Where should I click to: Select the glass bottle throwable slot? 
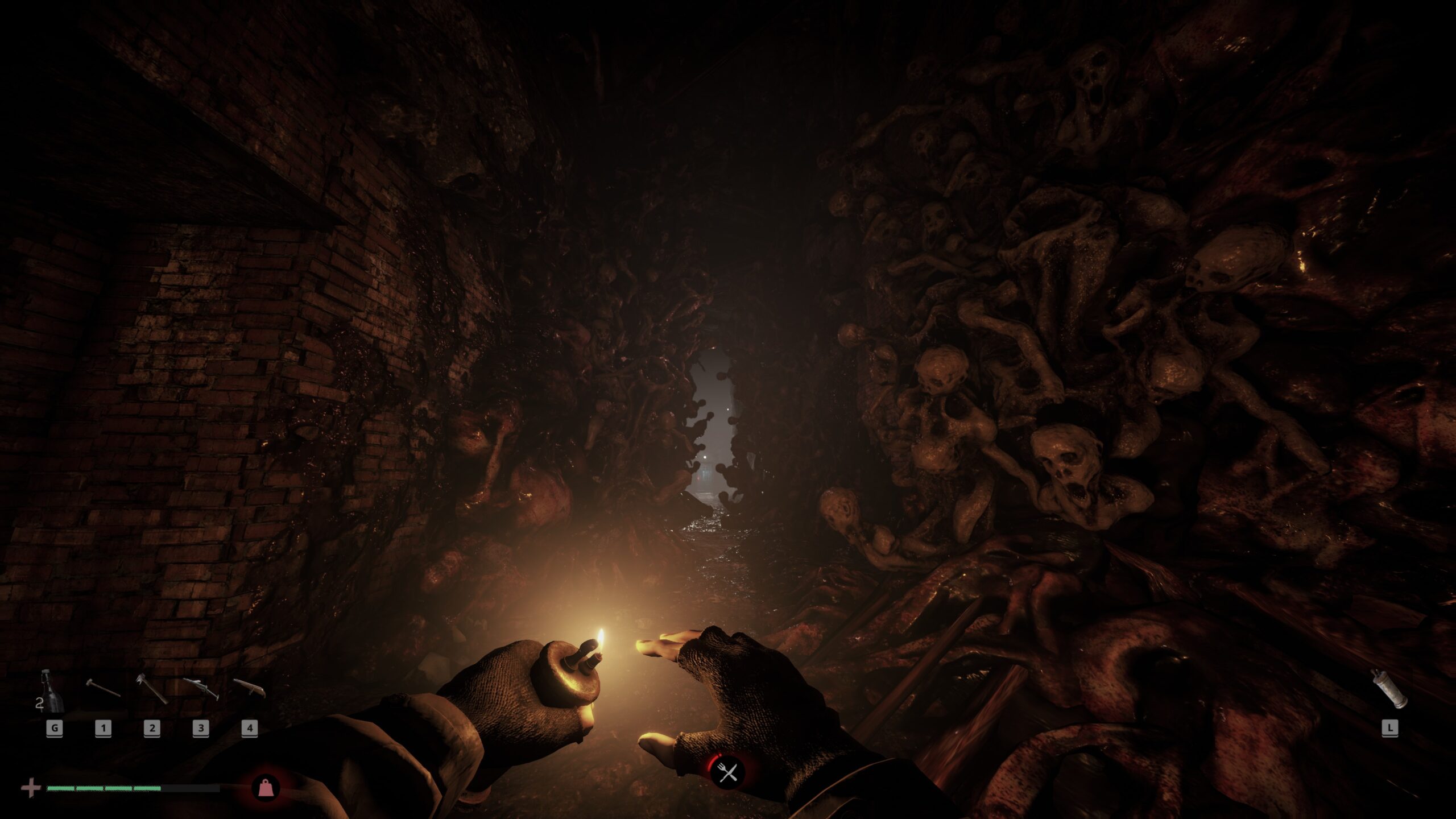(52, 692)
